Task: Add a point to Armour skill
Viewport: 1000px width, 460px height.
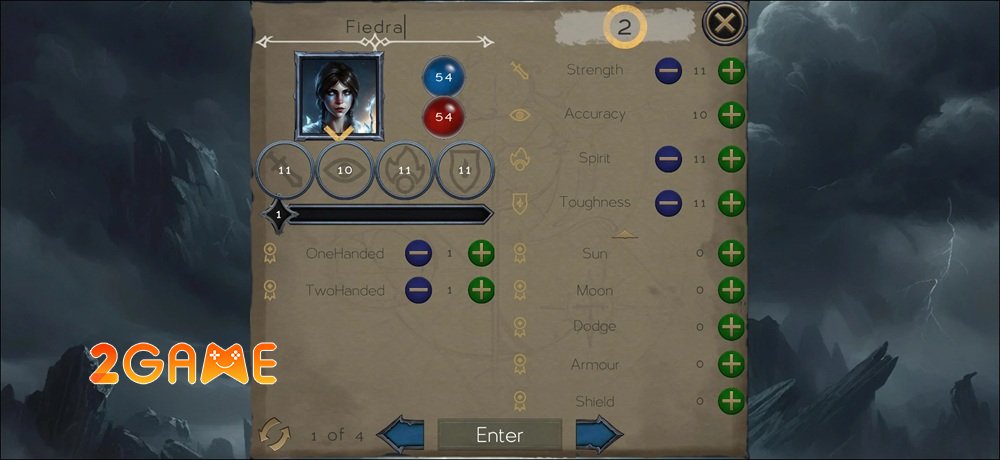Action: 732,364
